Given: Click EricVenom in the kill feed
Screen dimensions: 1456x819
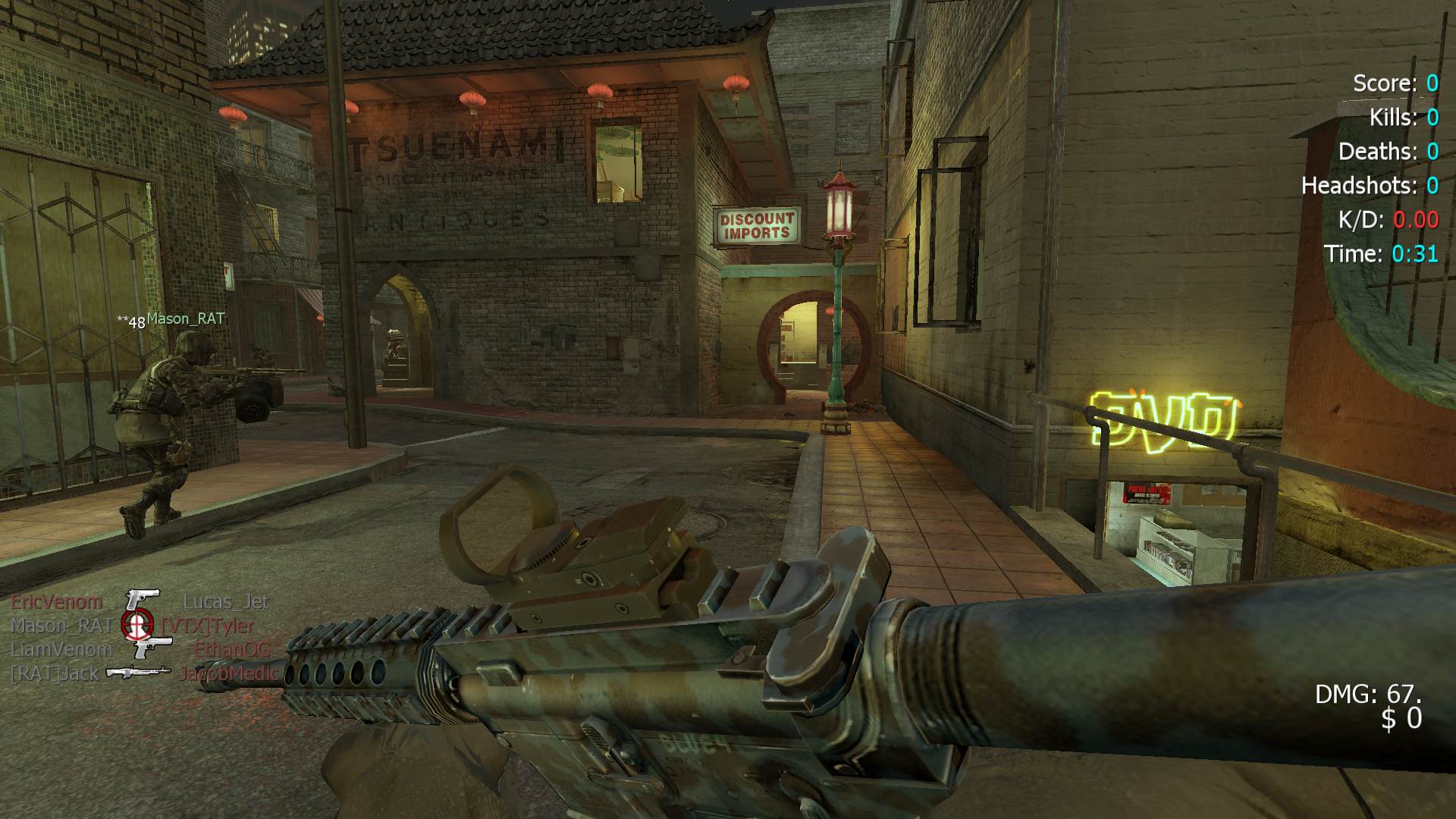Looking at the screenshot, I should point(57,602).
